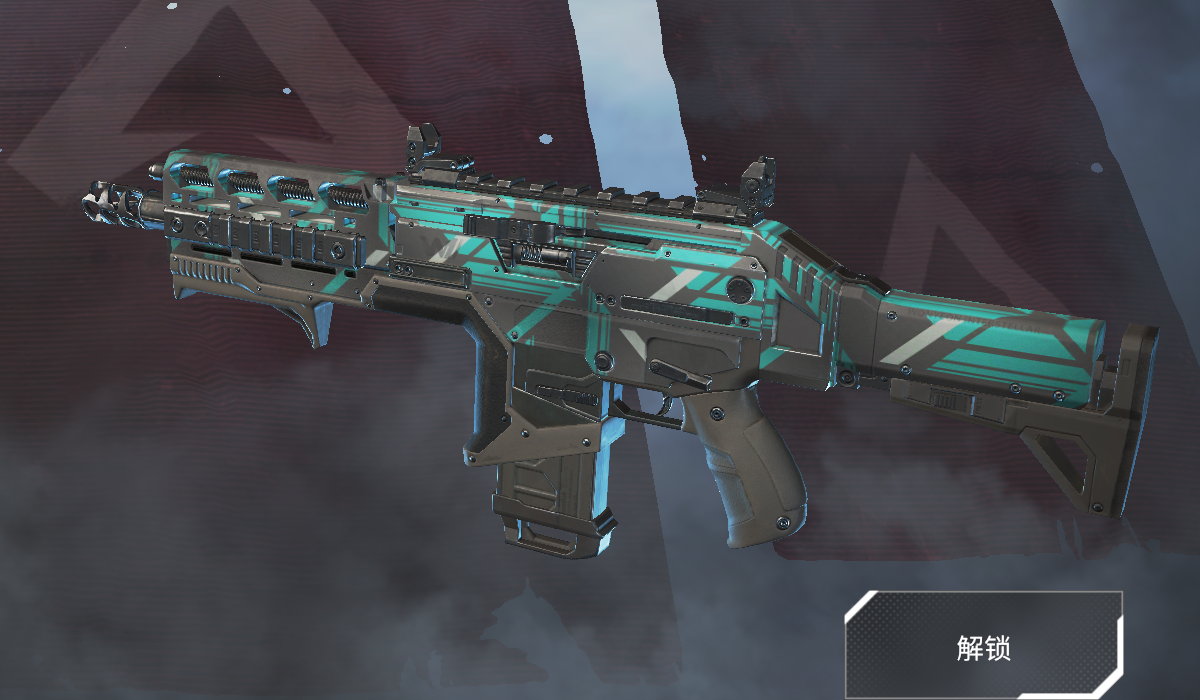Click the 解锁 (Unlock) button
Screen dimensions: 1200x700
click(984, 645)
